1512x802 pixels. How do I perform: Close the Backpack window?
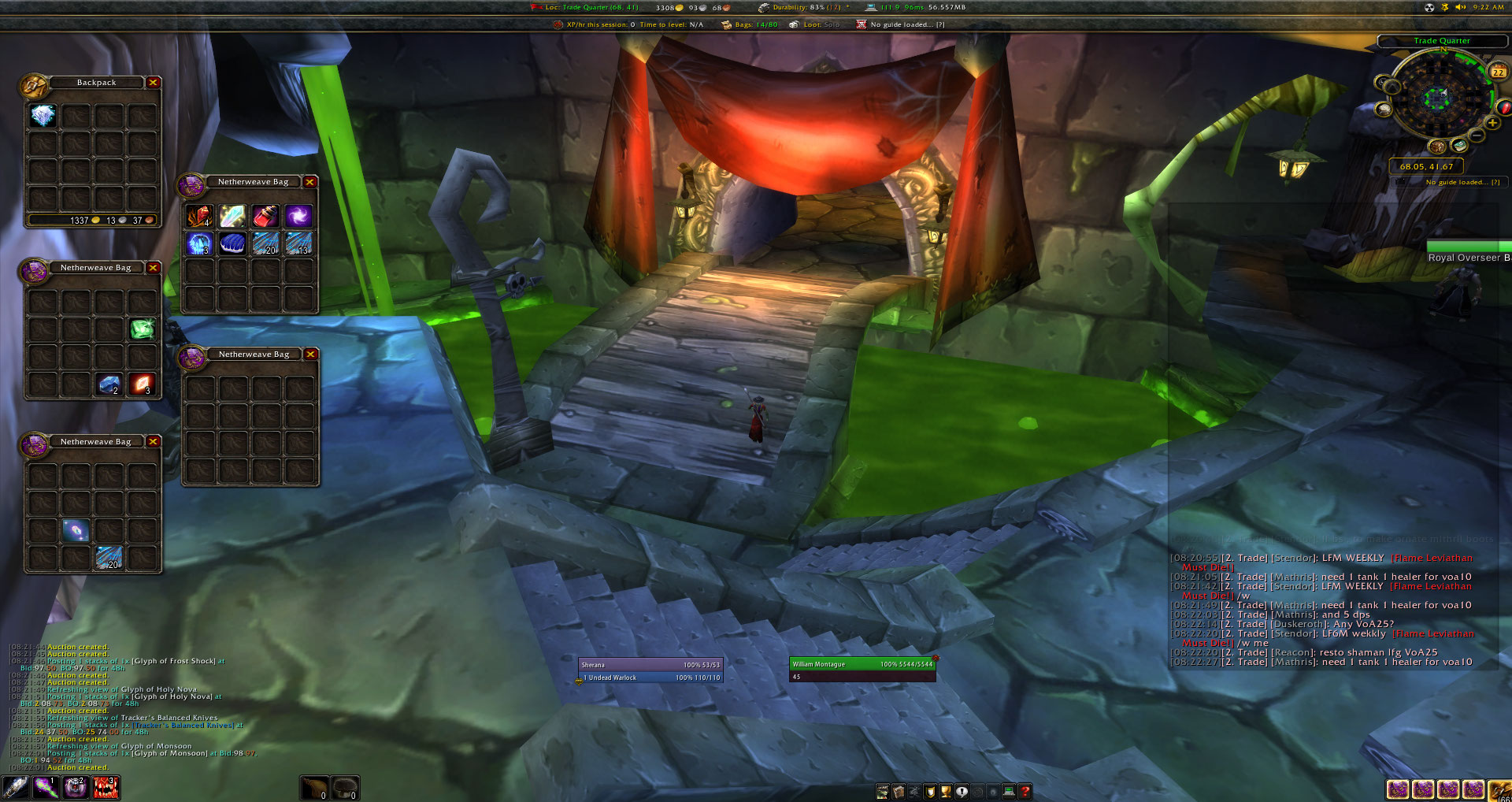154,83
